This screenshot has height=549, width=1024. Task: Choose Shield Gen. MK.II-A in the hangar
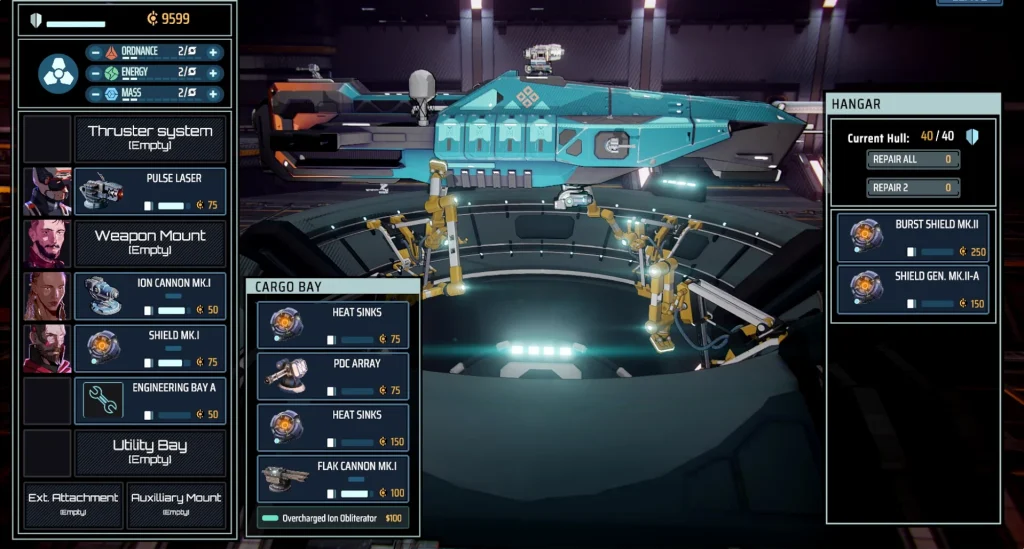912,290
